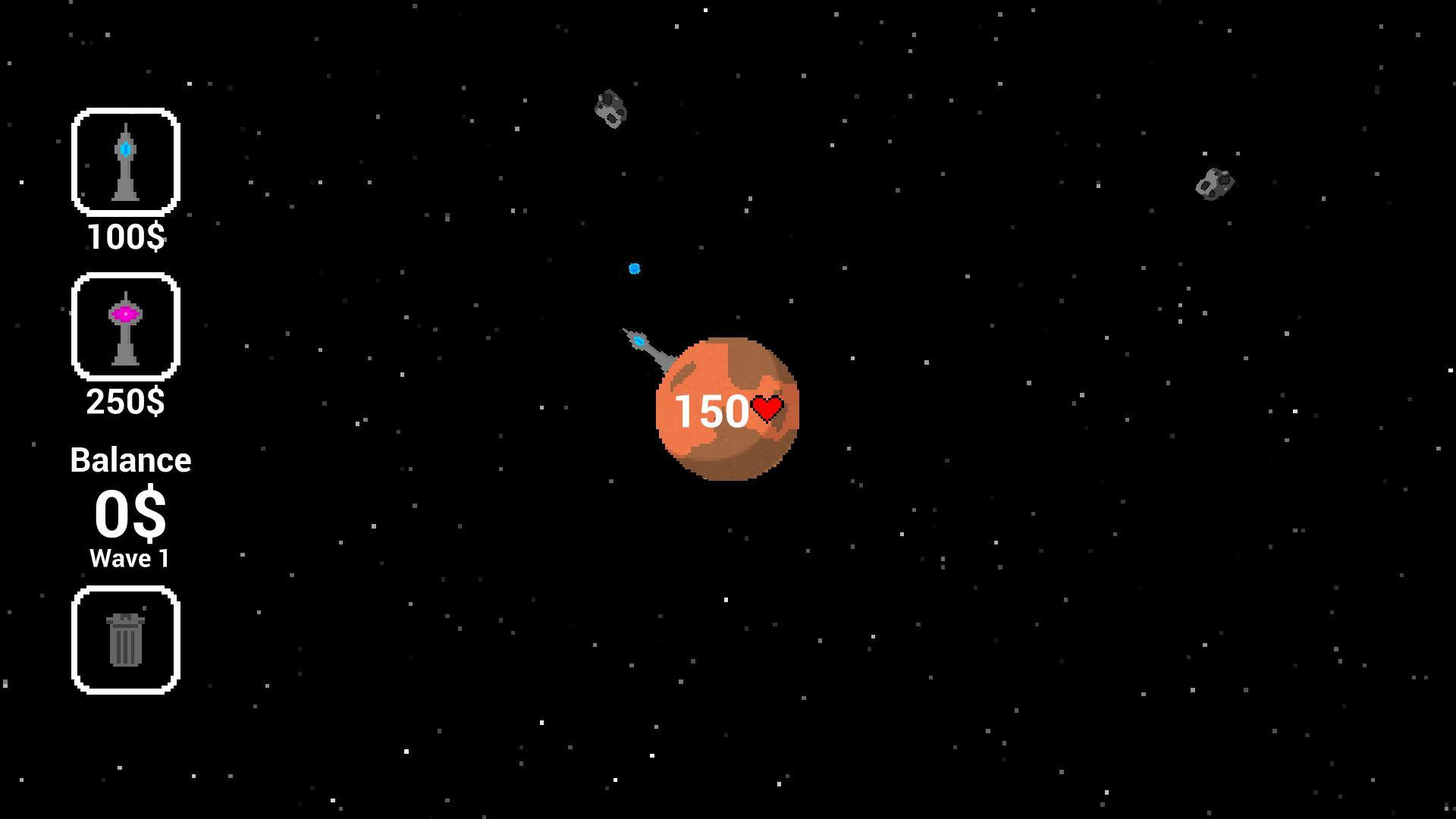The width and height of the screenshot is (1456, 819).
Task: Click the Balance 0$ display
Action: pos(130,513)
